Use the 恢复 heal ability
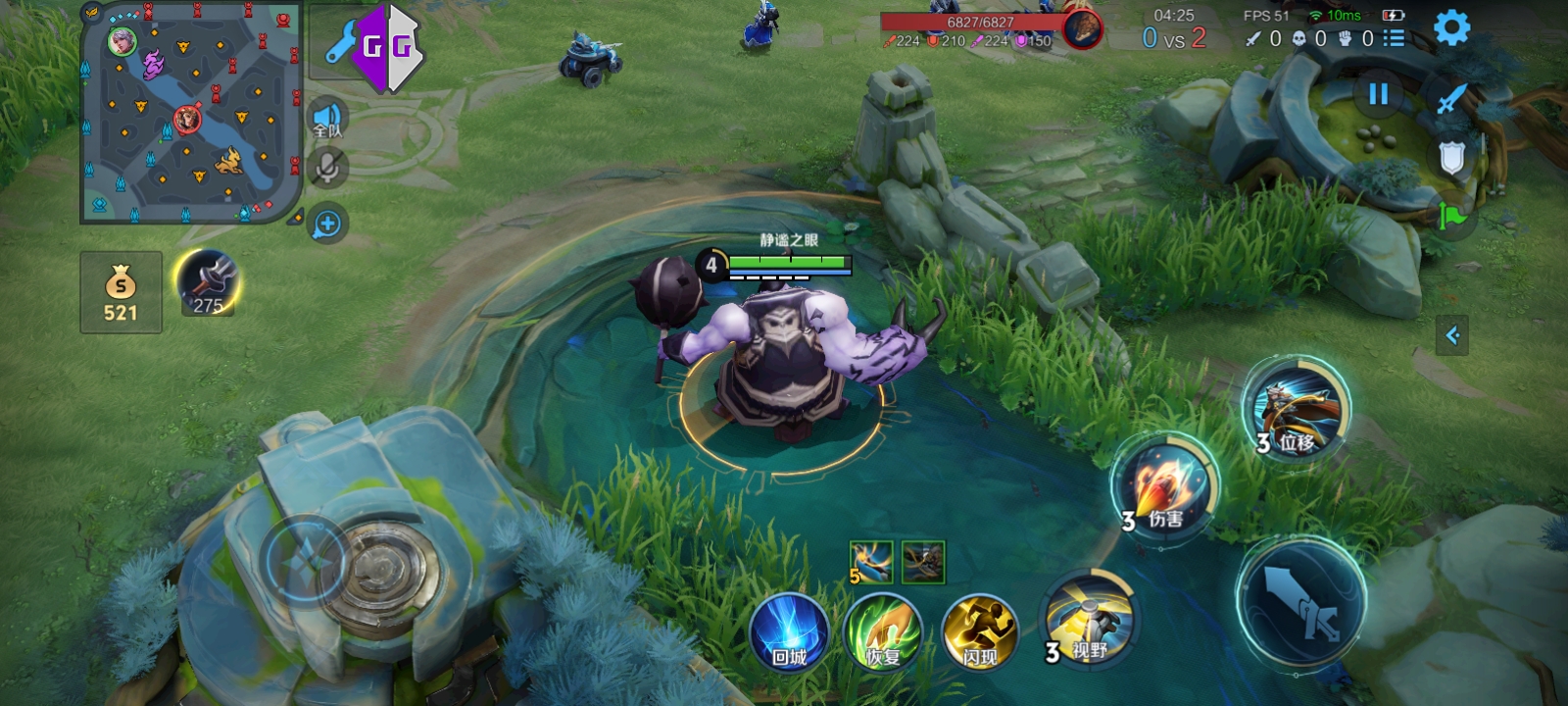This screenshot has width=1568, height=706. [x=883, y=632]
